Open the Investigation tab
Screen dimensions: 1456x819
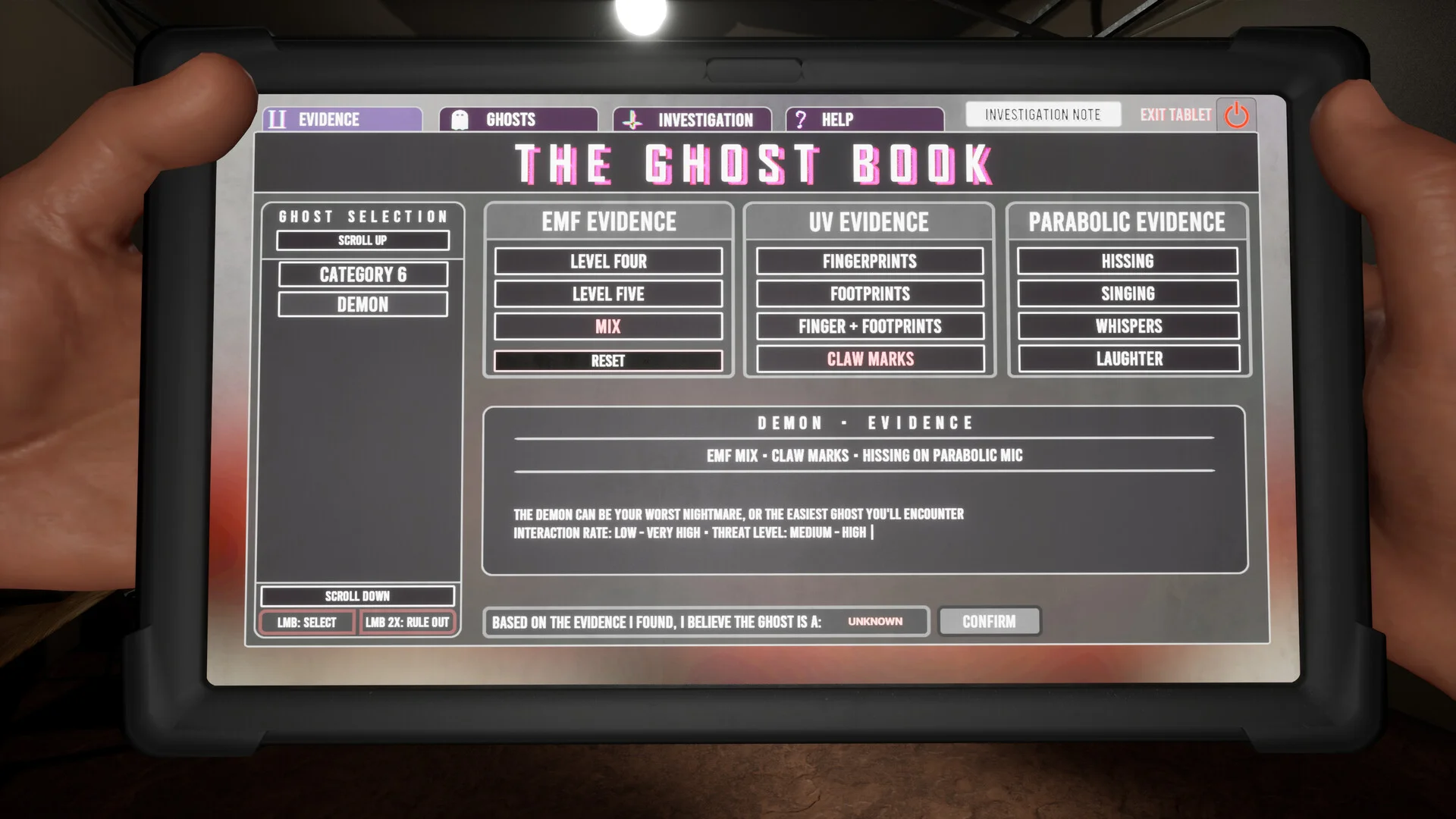[x=692, y=120]
